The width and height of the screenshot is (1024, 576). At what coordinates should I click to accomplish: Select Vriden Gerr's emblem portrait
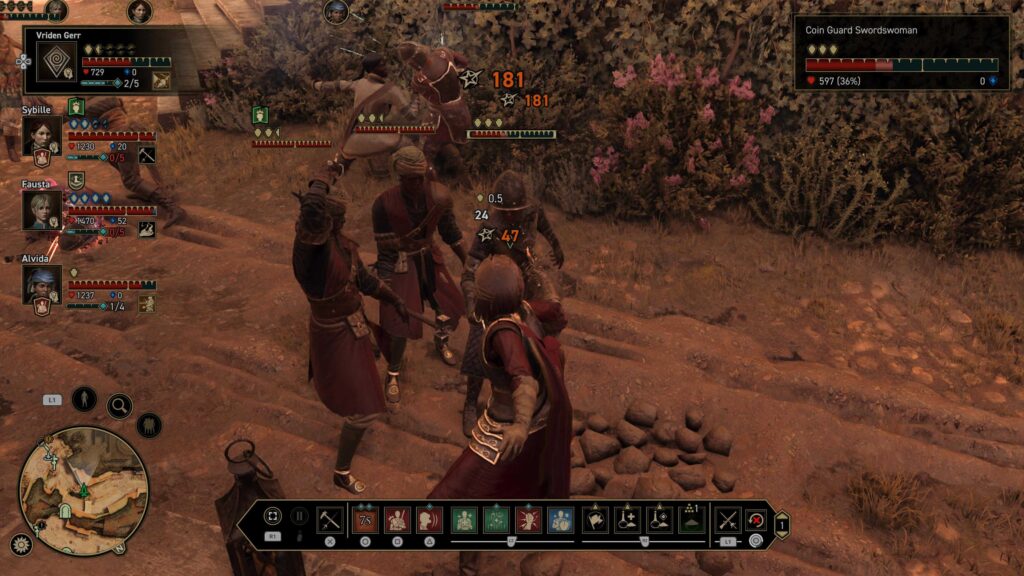tap(56, 61)
